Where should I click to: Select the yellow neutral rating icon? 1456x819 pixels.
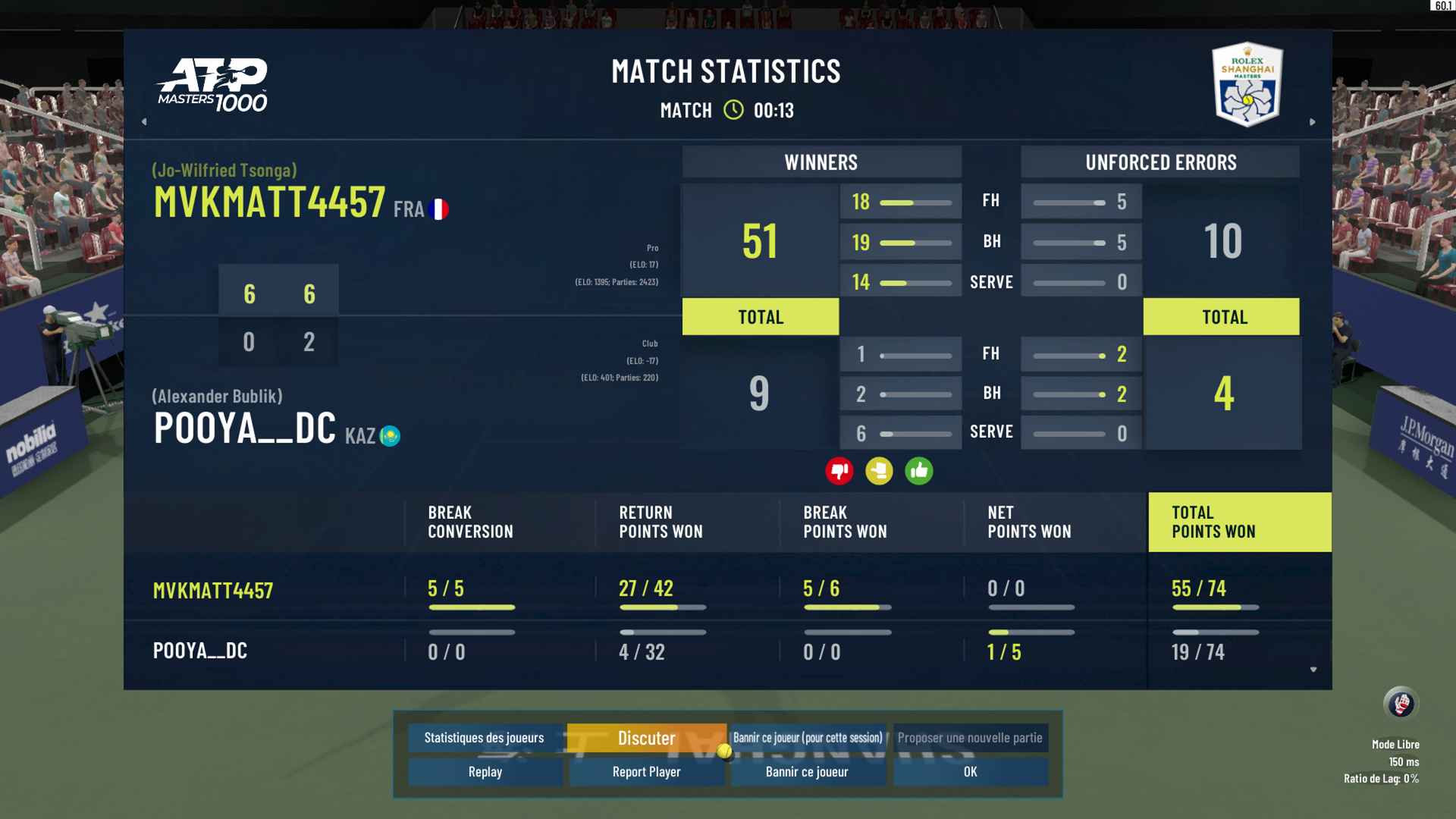click(879, 471)
